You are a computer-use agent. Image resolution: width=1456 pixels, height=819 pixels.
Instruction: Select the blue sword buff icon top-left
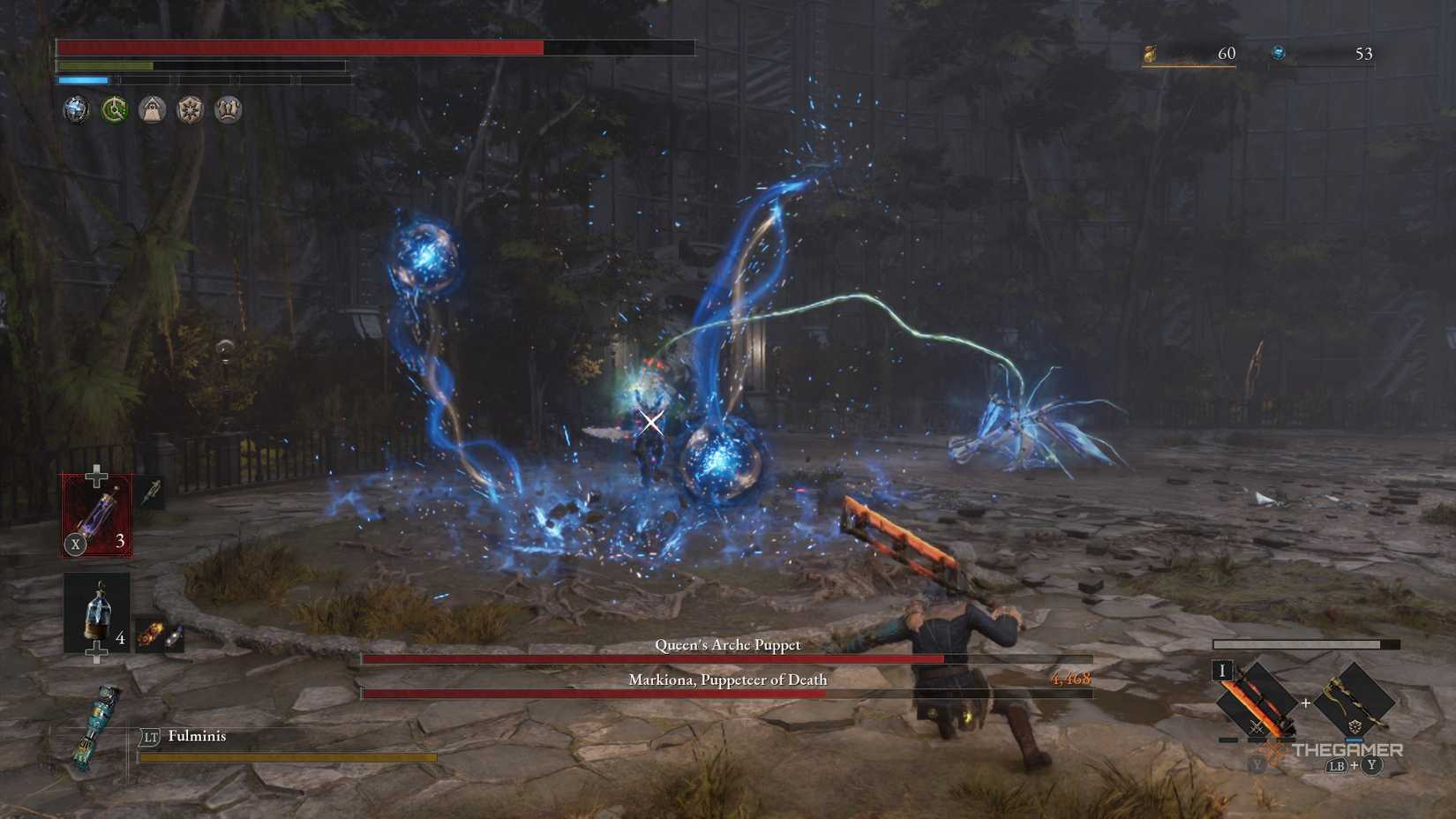click(x=77, y=109)
